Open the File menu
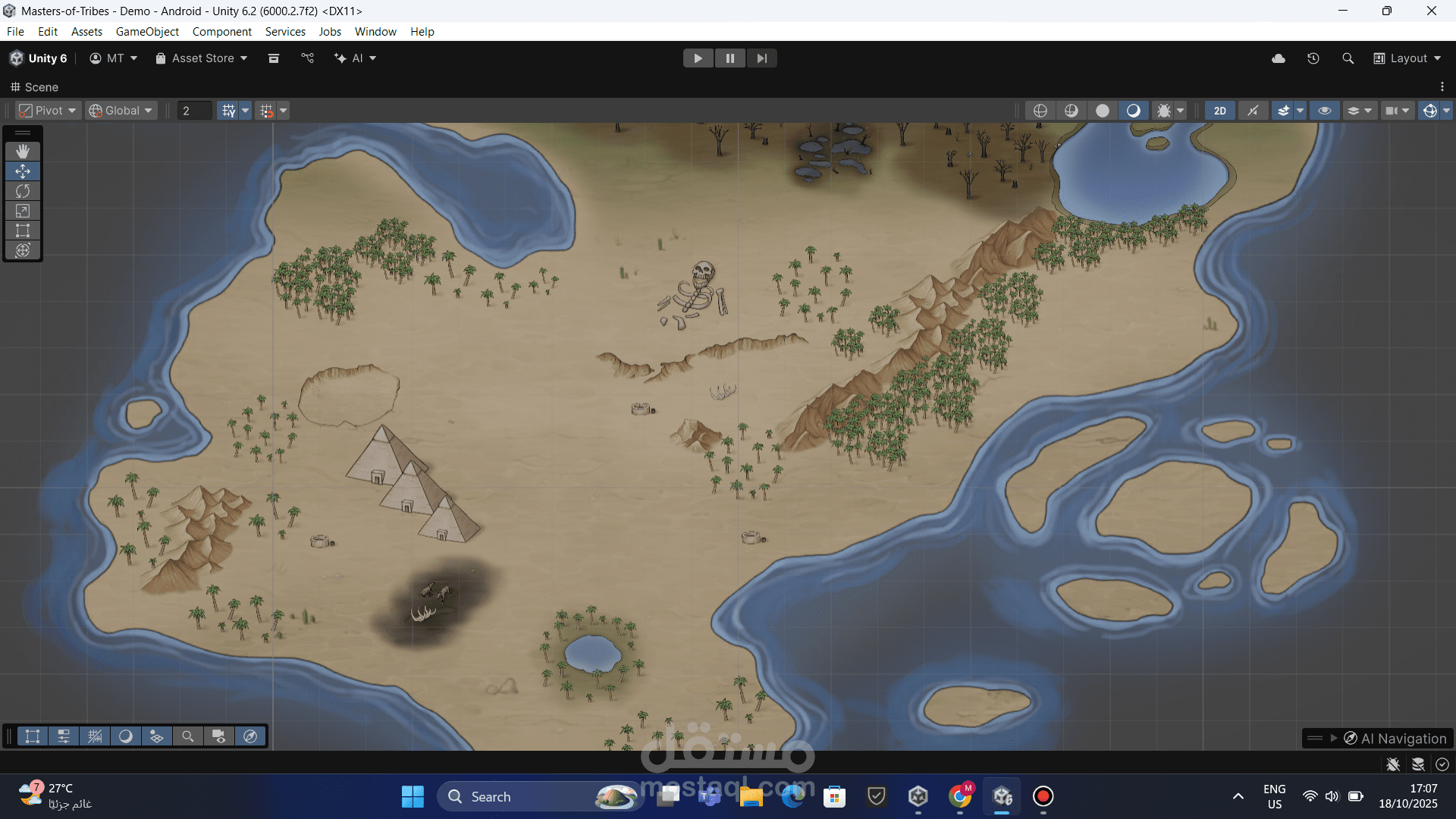 (15, 32)
